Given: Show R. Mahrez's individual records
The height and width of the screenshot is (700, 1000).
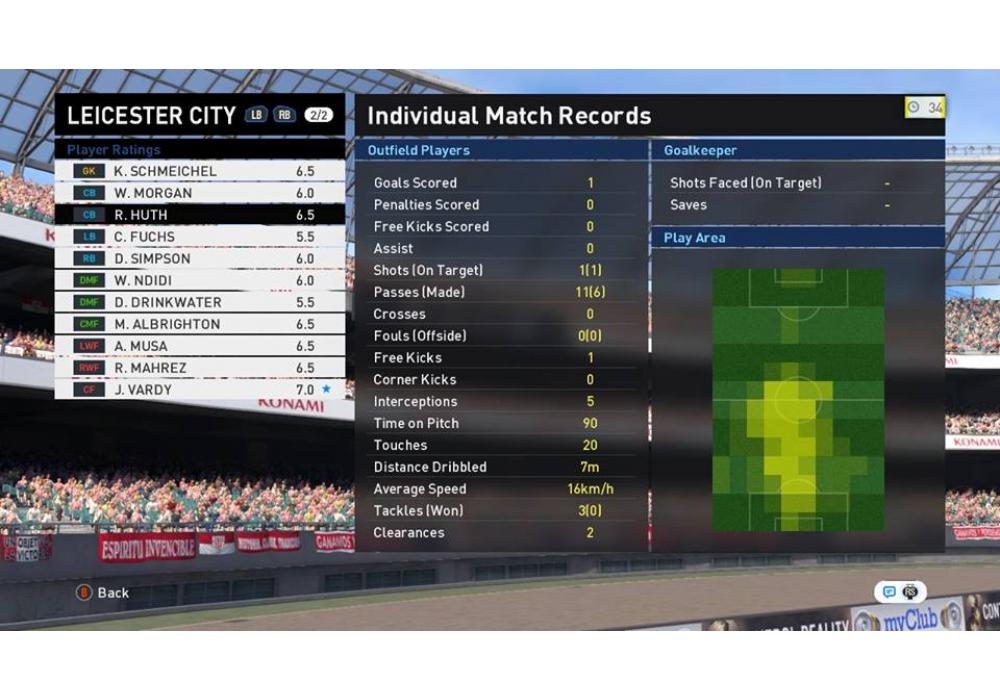Looking at the screenshot, I should point(199,368).
